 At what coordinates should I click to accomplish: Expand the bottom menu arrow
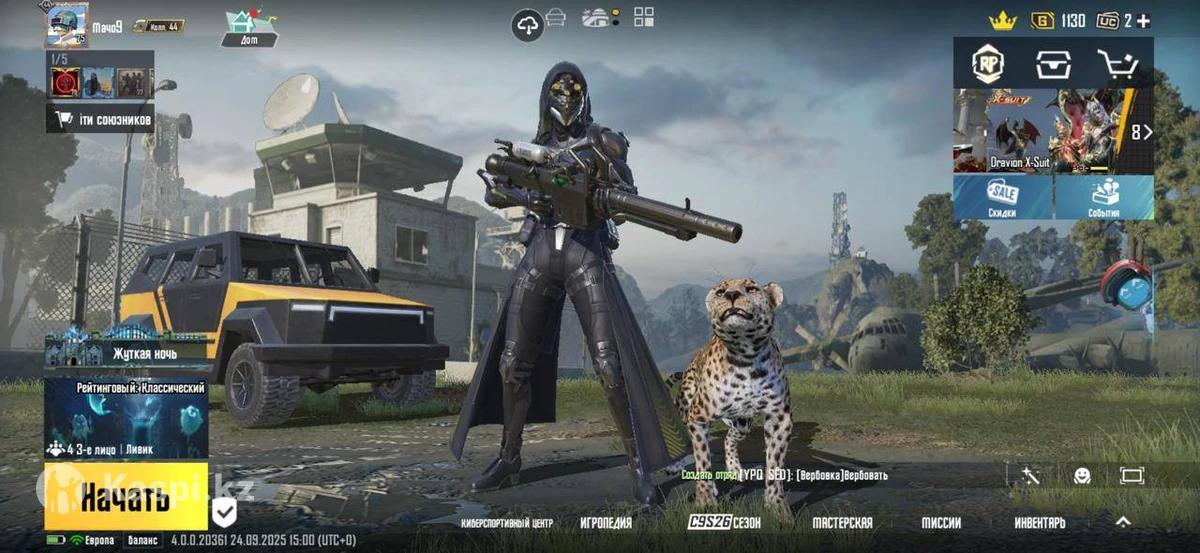point(1123,521)
